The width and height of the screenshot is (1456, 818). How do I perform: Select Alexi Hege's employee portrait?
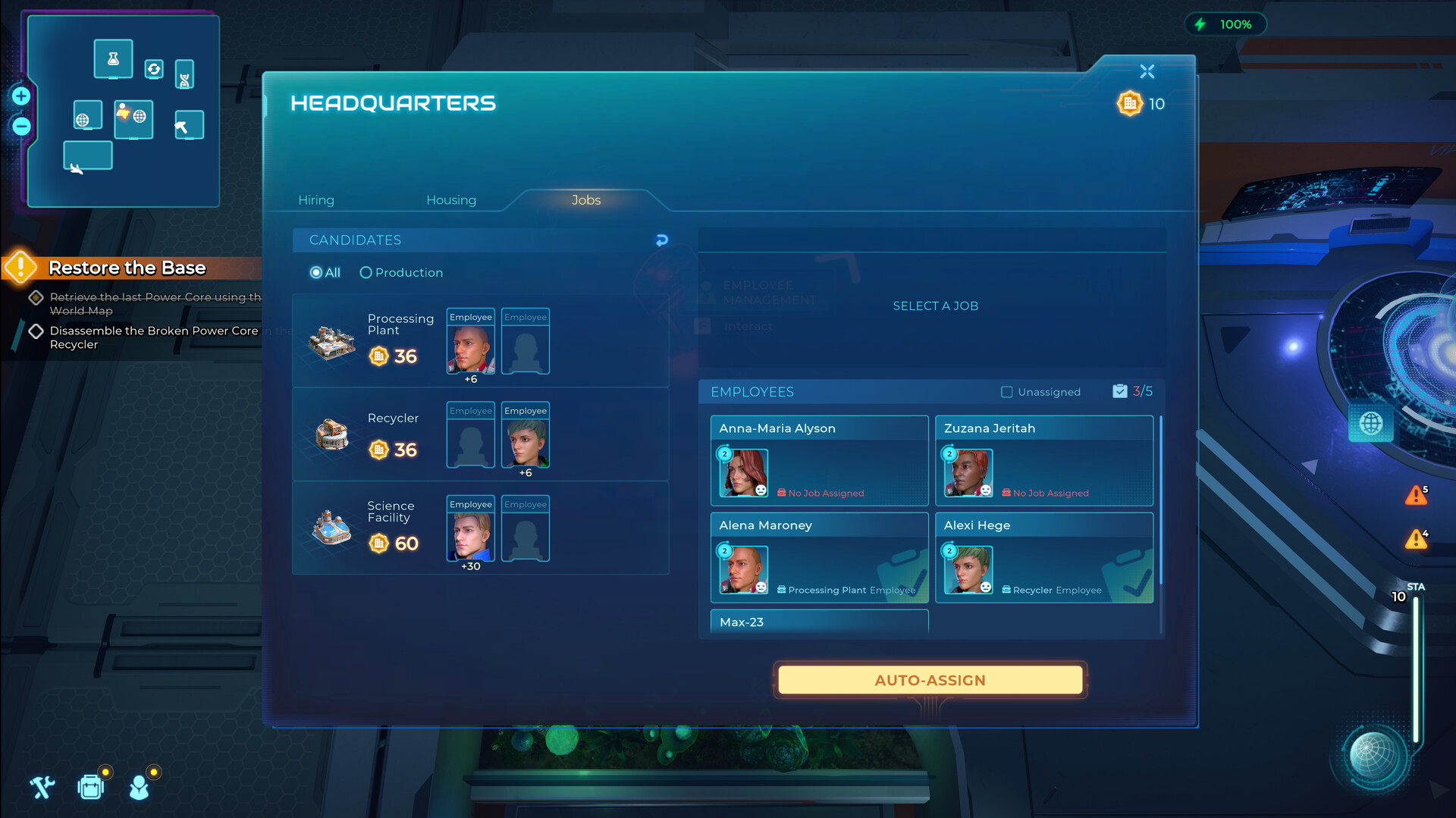click(968, 569)
